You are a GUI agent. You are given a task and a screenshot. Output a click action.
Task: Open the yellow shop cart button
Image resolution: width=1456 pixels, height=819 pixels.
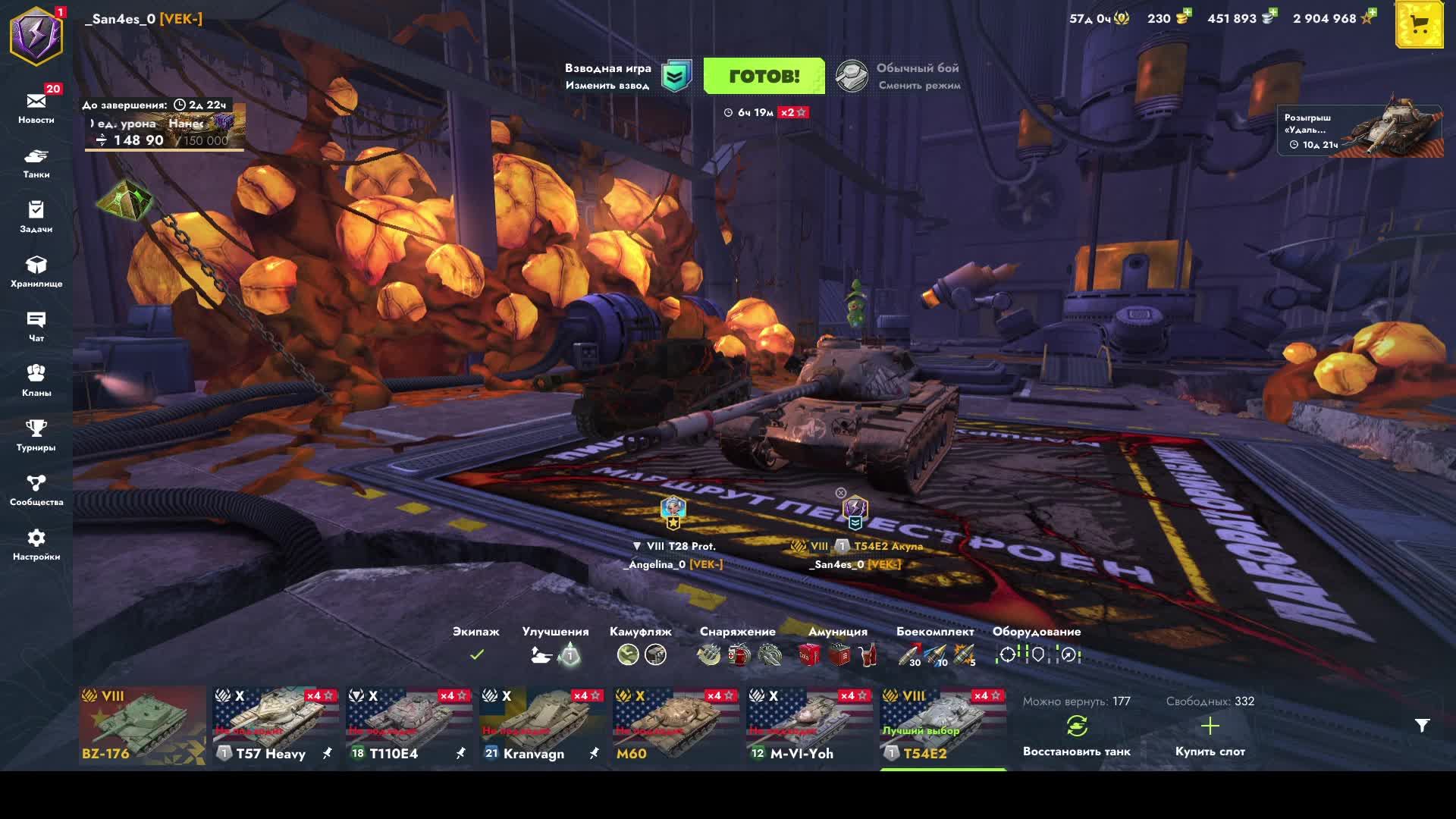coord(1419,25)
